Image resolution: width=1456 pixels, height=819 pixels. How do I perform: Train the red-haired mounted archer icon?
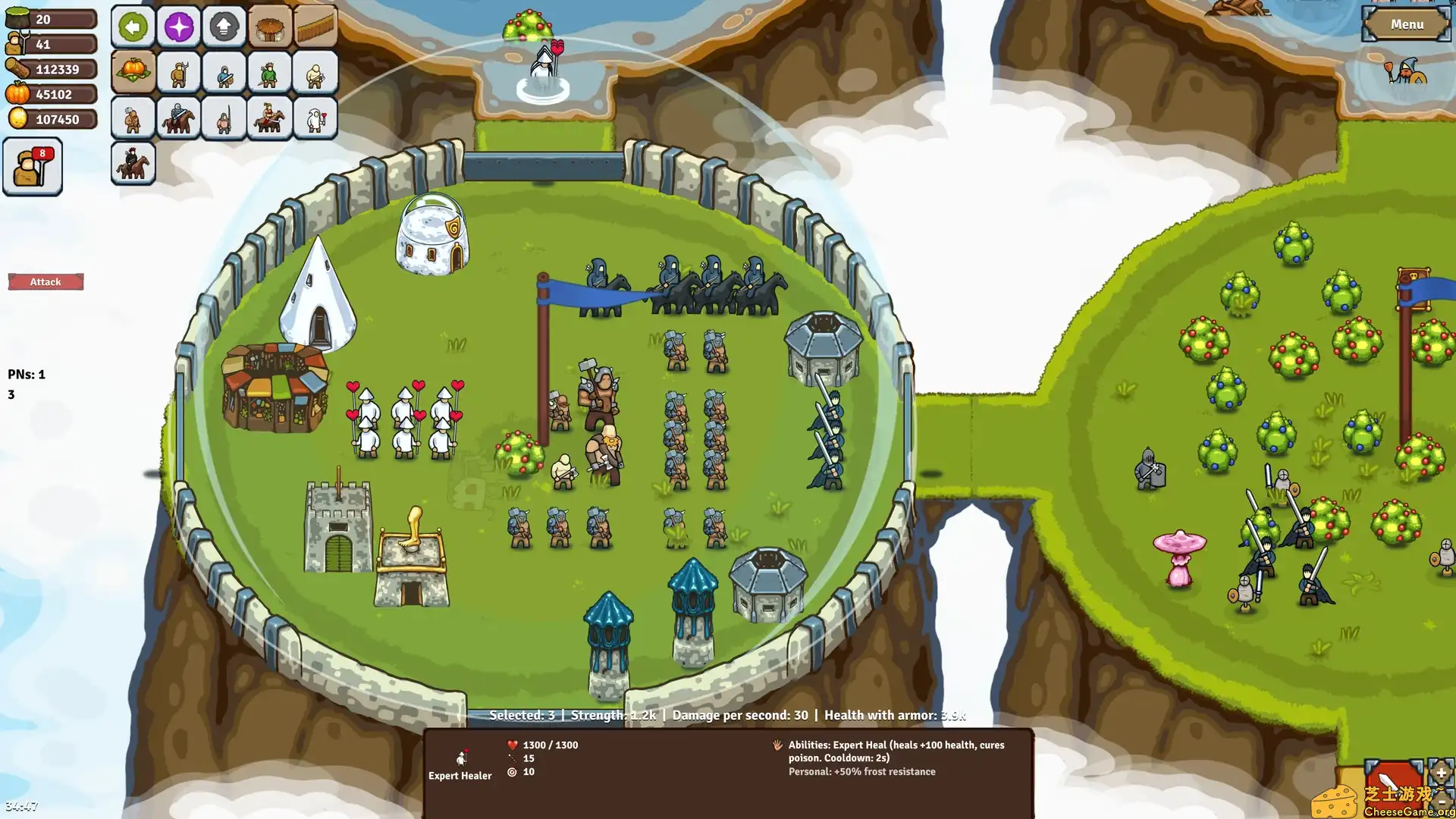pos(133,163)
